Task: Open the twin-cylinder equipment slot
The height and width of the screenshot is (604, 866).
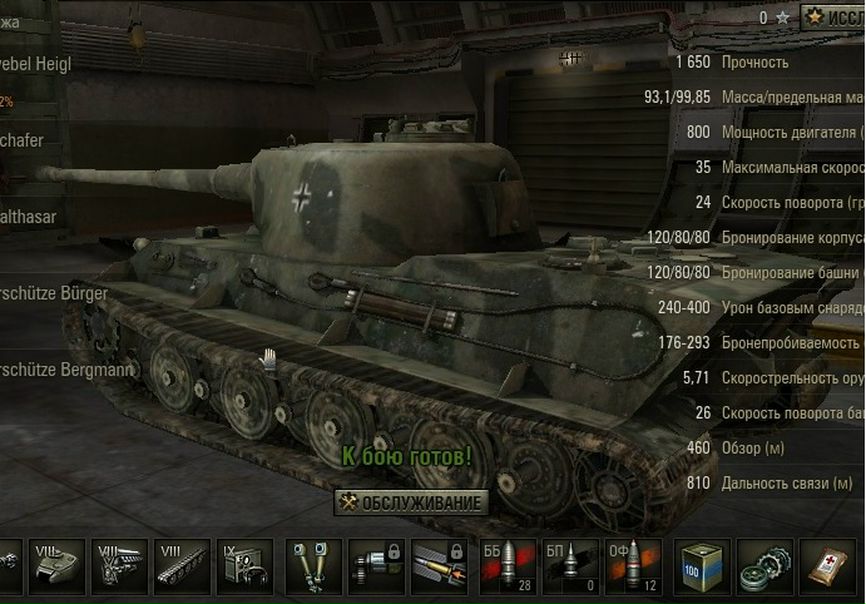Action: point(313,567)
